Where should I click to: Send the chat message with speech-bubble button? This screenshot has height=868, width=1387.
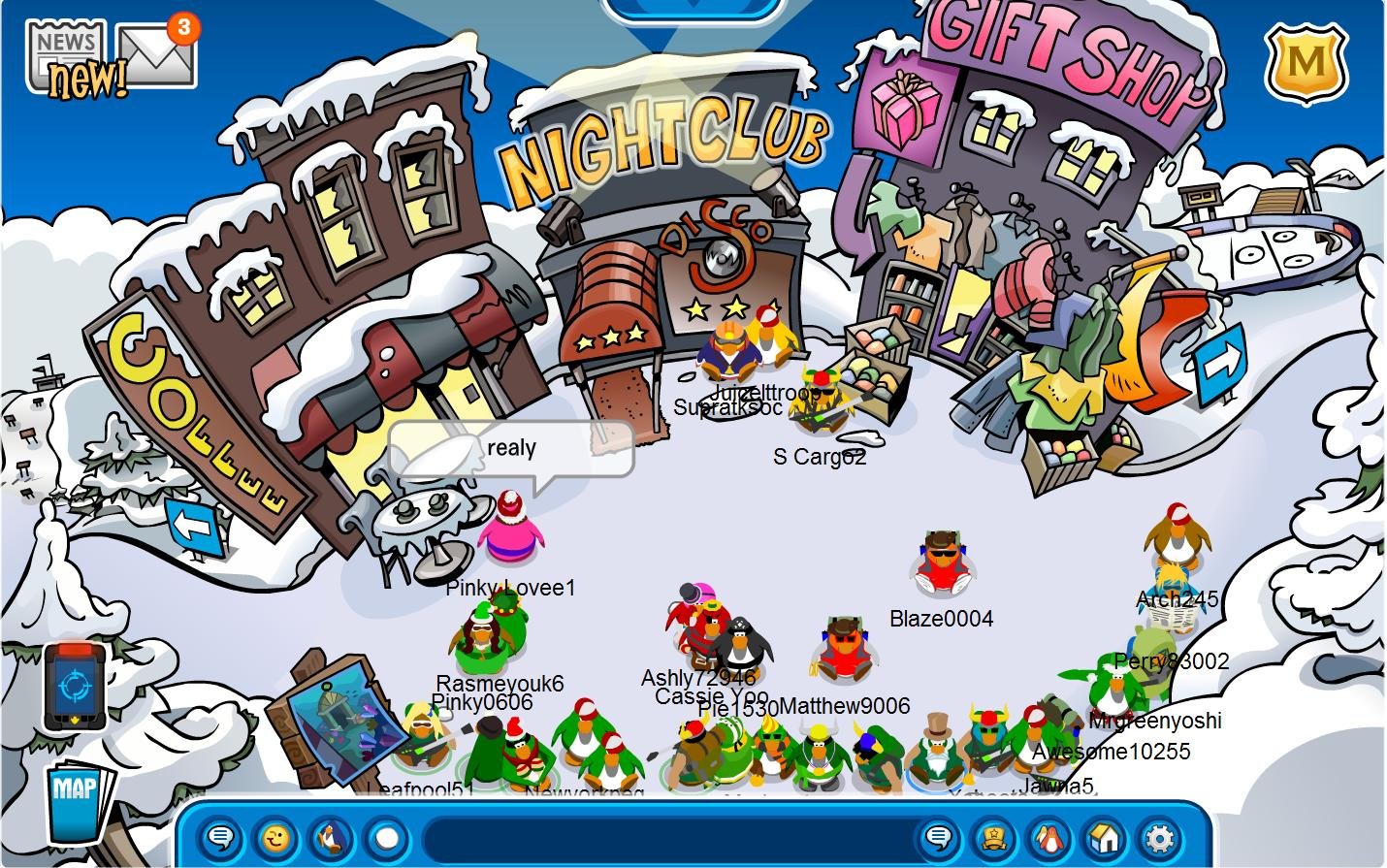[x=938, y=838]
